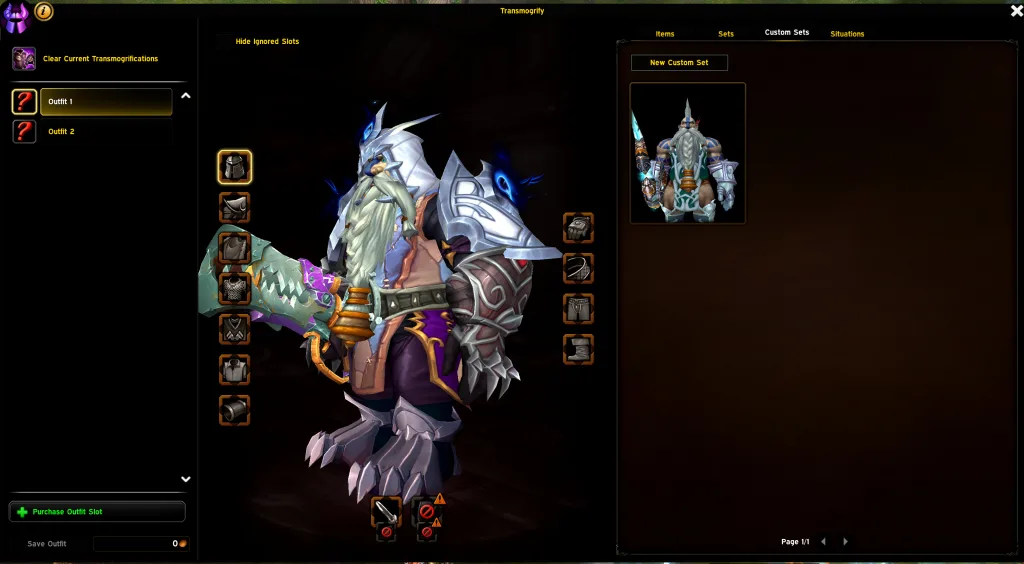1024x564 pixels.
Task: Select the gloves hand slot
Action: (578, 228)
